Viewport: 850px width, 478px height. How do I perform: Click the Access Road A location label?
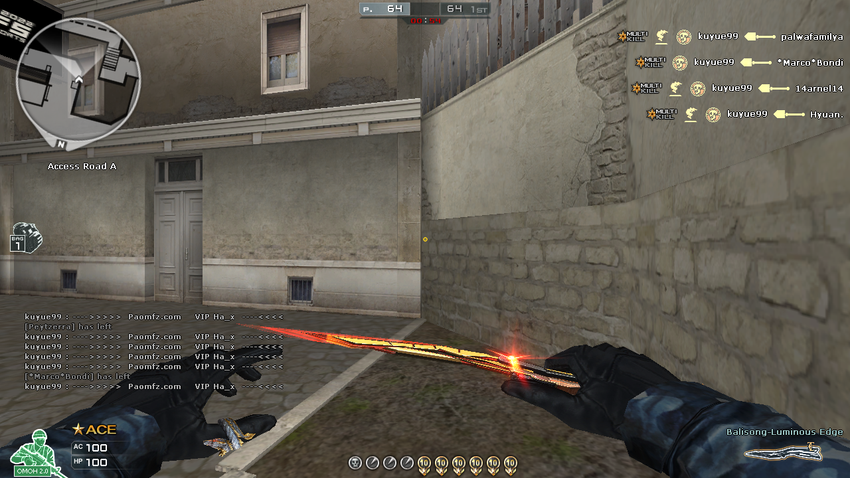point(82,166)
